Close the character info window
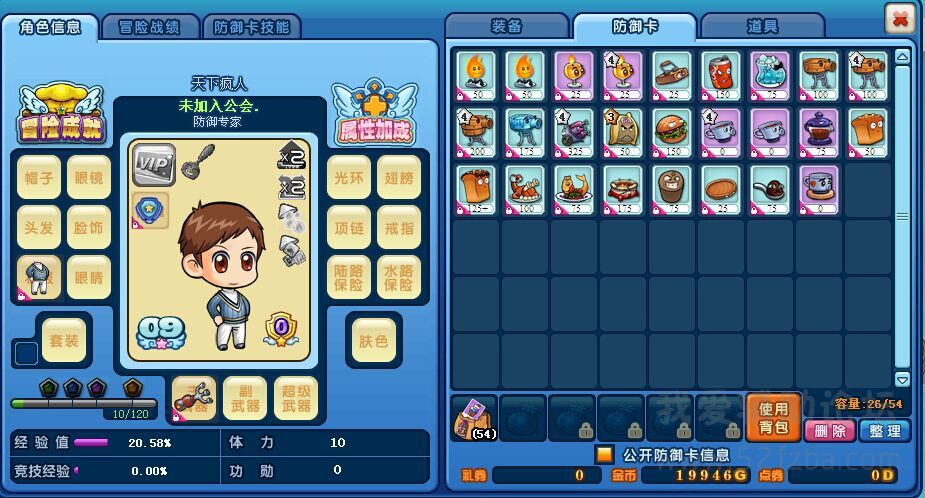This screenshot has width=925, height=498. point(899,19)
